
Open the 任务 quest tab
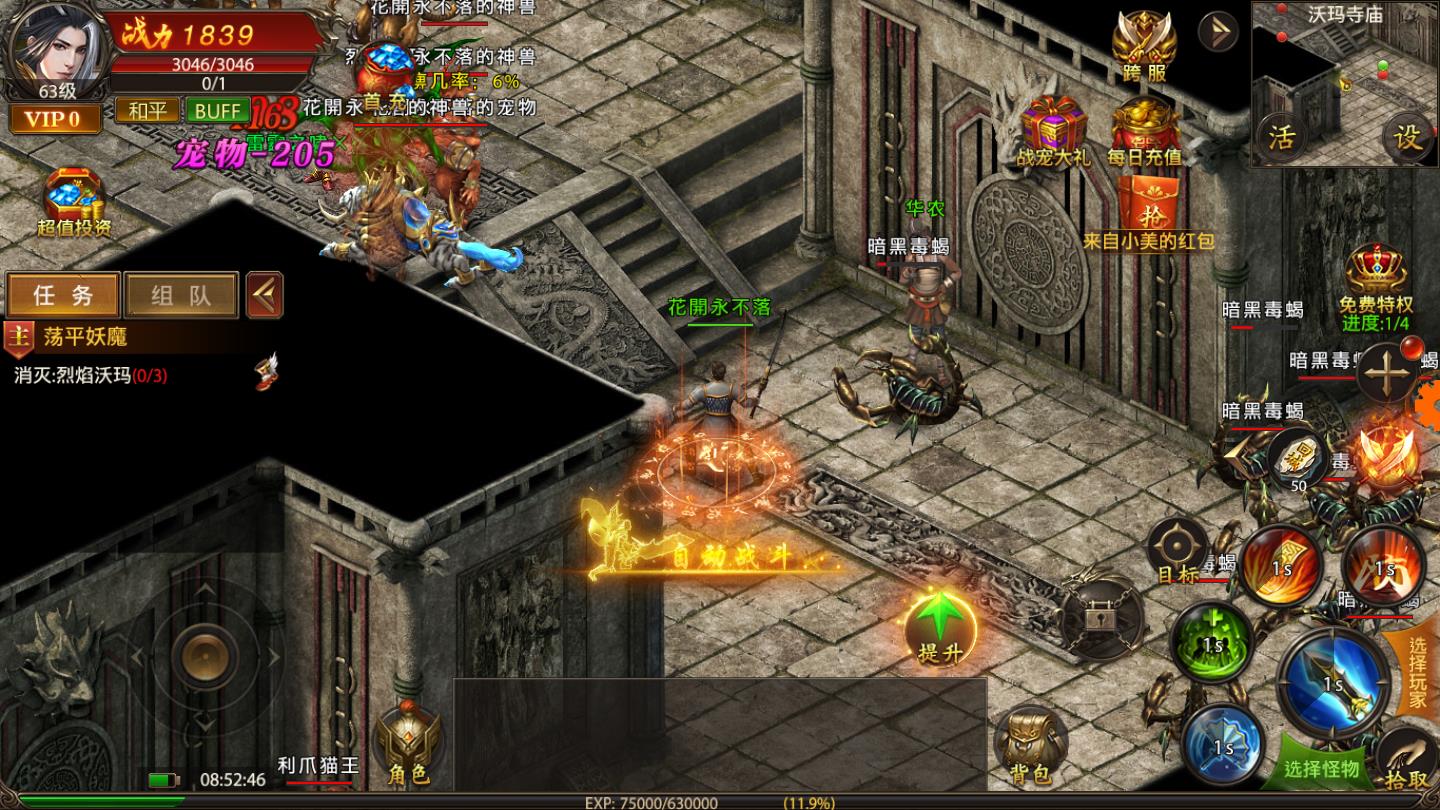[63, 295]
